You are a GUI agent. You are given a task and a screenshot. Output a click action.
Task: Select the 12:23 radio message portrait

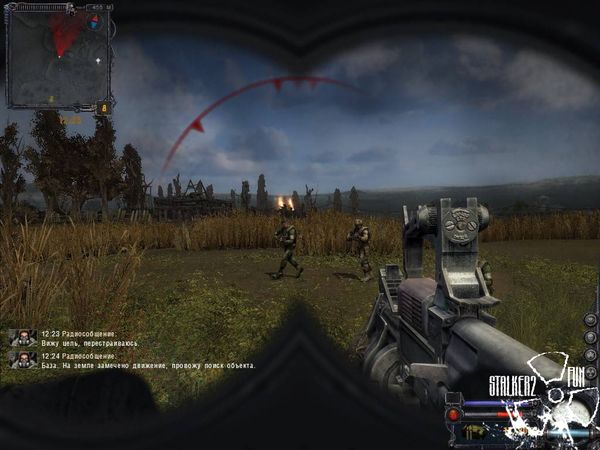tap(24, 337)
